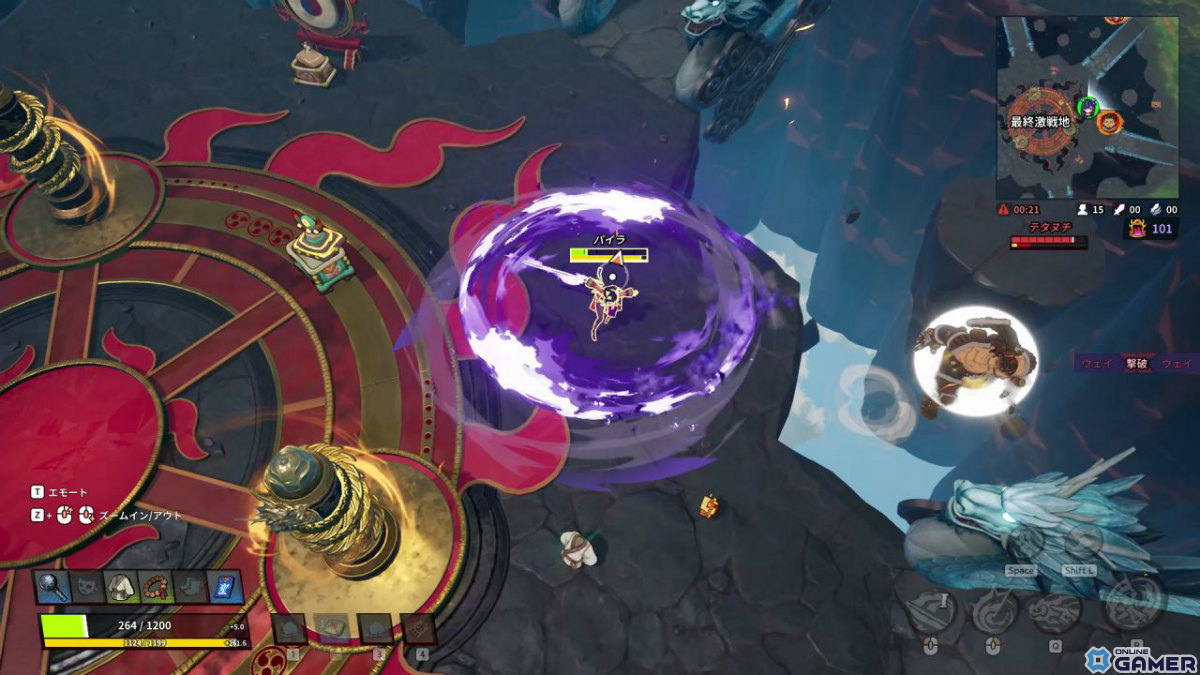This screenshot has width=1200, height=675.
Task: Select the empty boots equipment slot
Action: click(x=191, y=586)
